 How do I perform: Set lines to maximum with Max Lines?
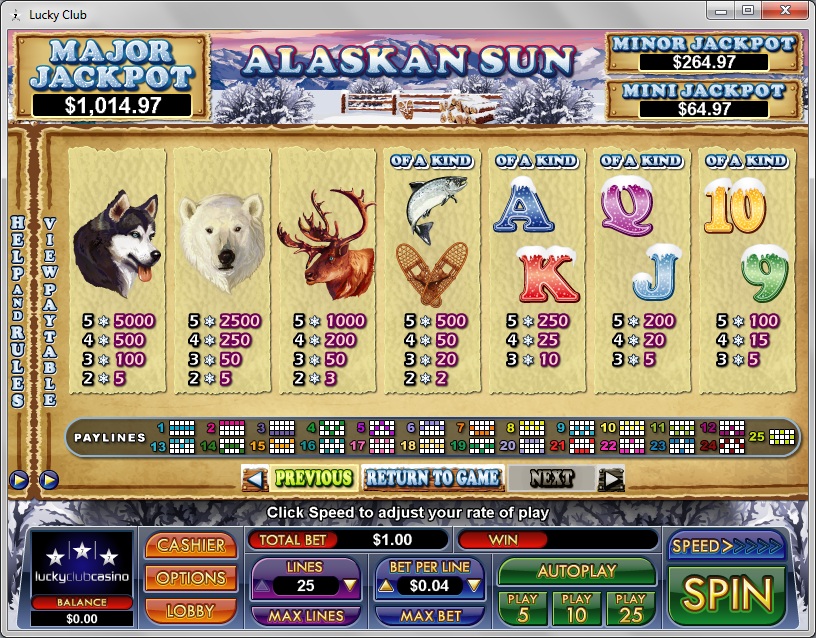(x=305, y=616)
